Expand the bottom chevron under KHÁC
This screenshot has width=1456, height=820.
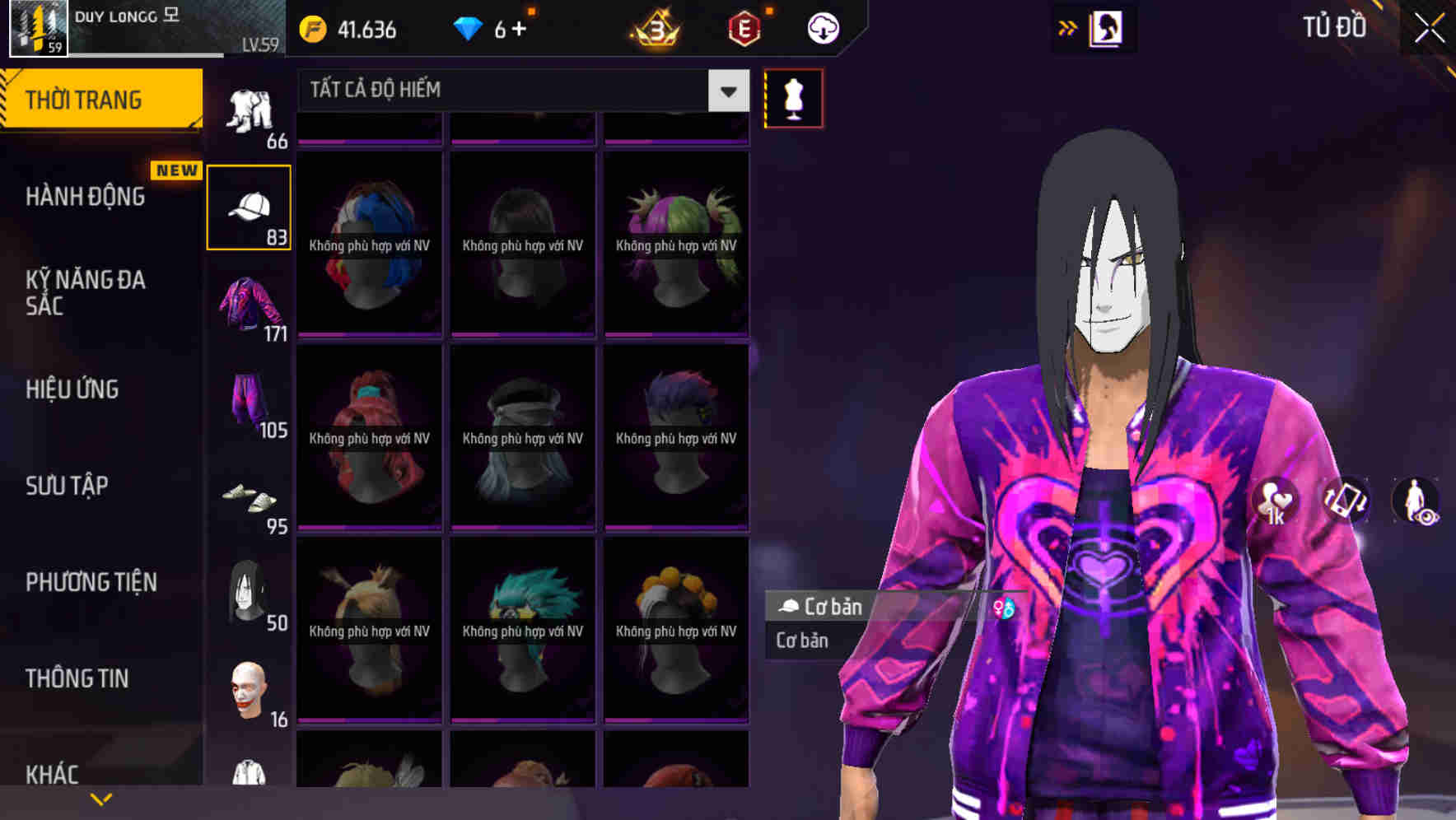102,798
